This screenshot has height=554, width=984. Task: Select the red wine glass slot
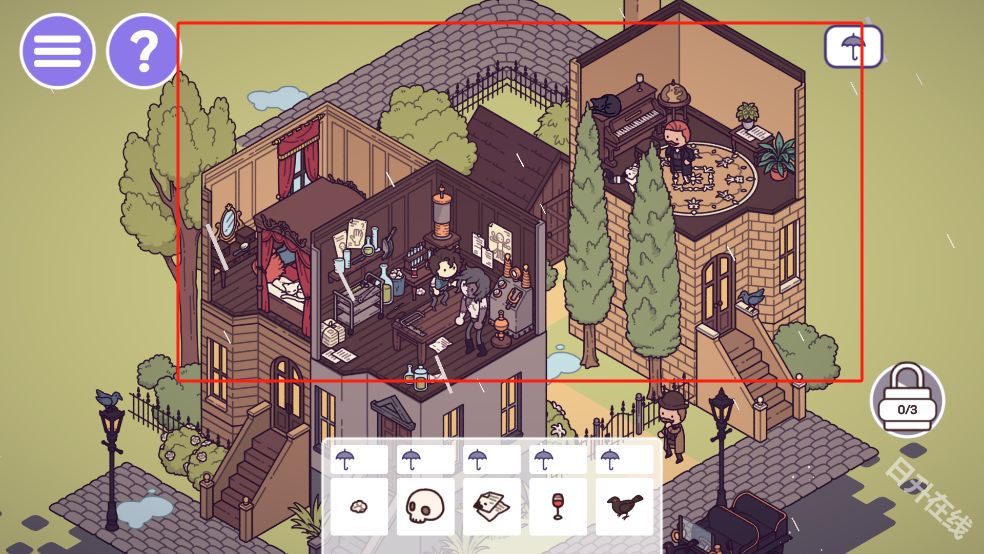click(x=558, y=506)
